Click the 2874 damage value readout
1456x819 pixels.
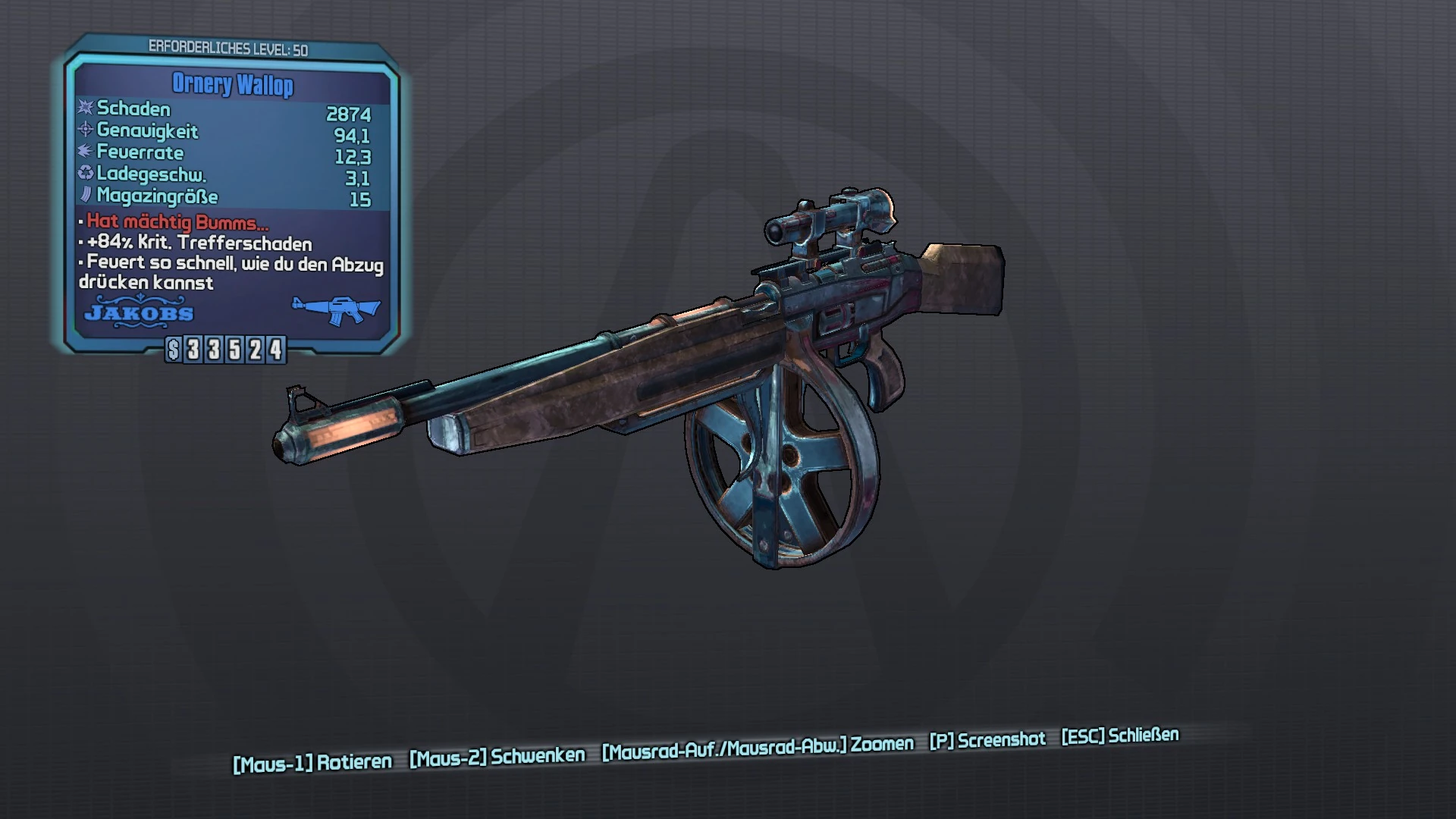(x=350, y=114)
